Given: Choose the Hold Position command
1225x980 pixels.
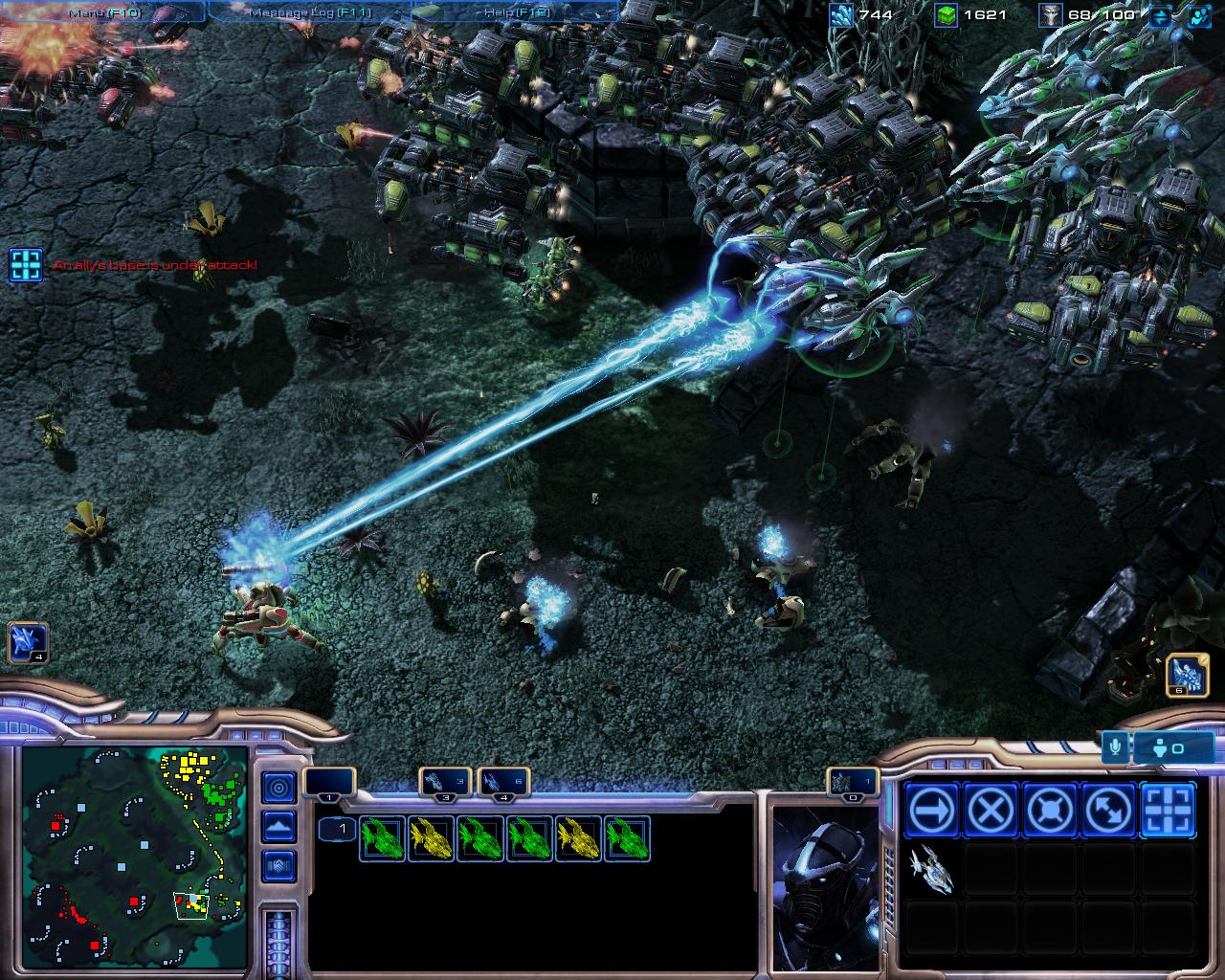Looking at the screenshot, I should click(1049, 811).
